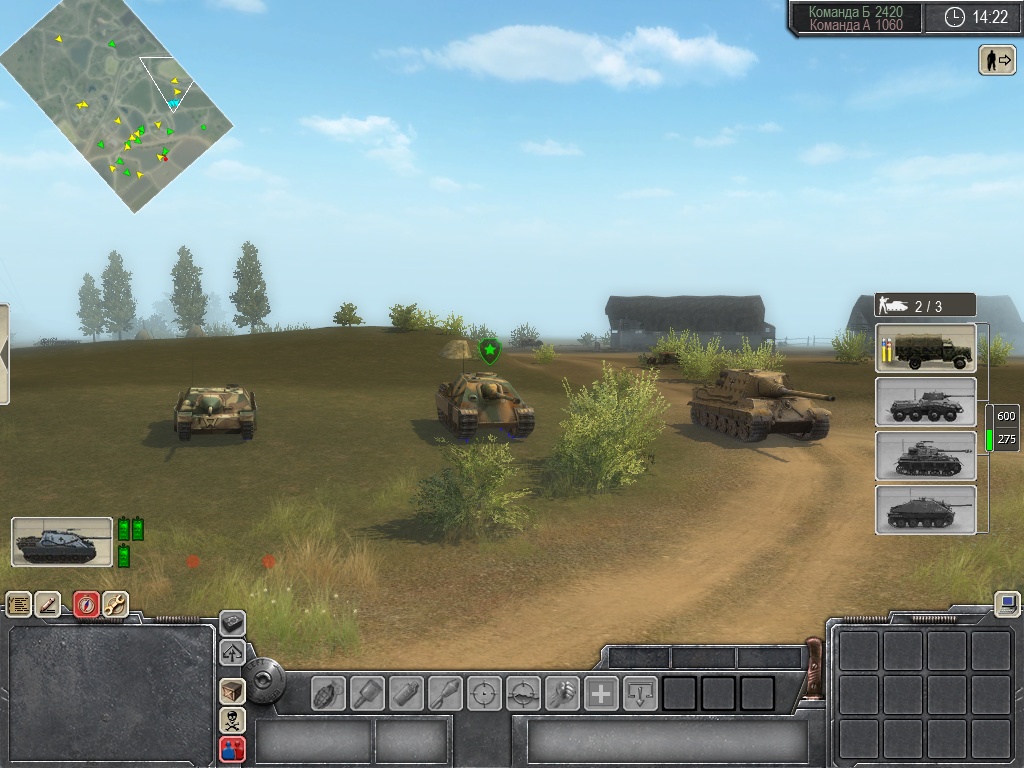Activate the crosshair aim command

(x=484, y=693)
